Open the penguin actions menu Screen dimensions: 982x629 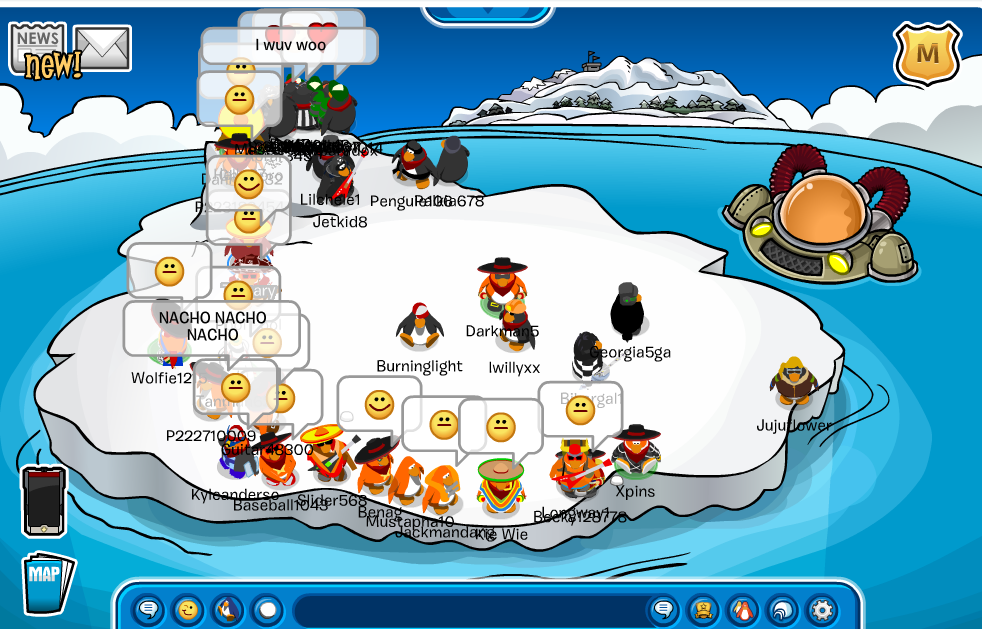[x=227, y=609]
